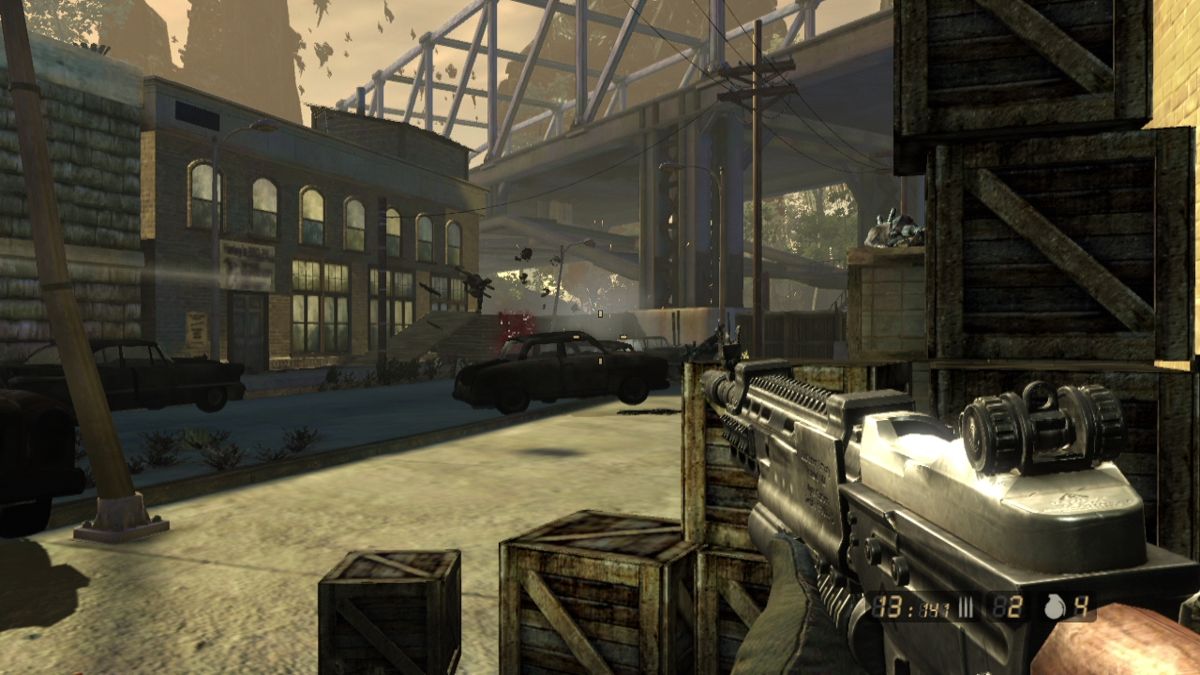Viewport: 1200px width, 675px height.
Task: Click the three-bar fire mode indicator
Action: [968, 606]
